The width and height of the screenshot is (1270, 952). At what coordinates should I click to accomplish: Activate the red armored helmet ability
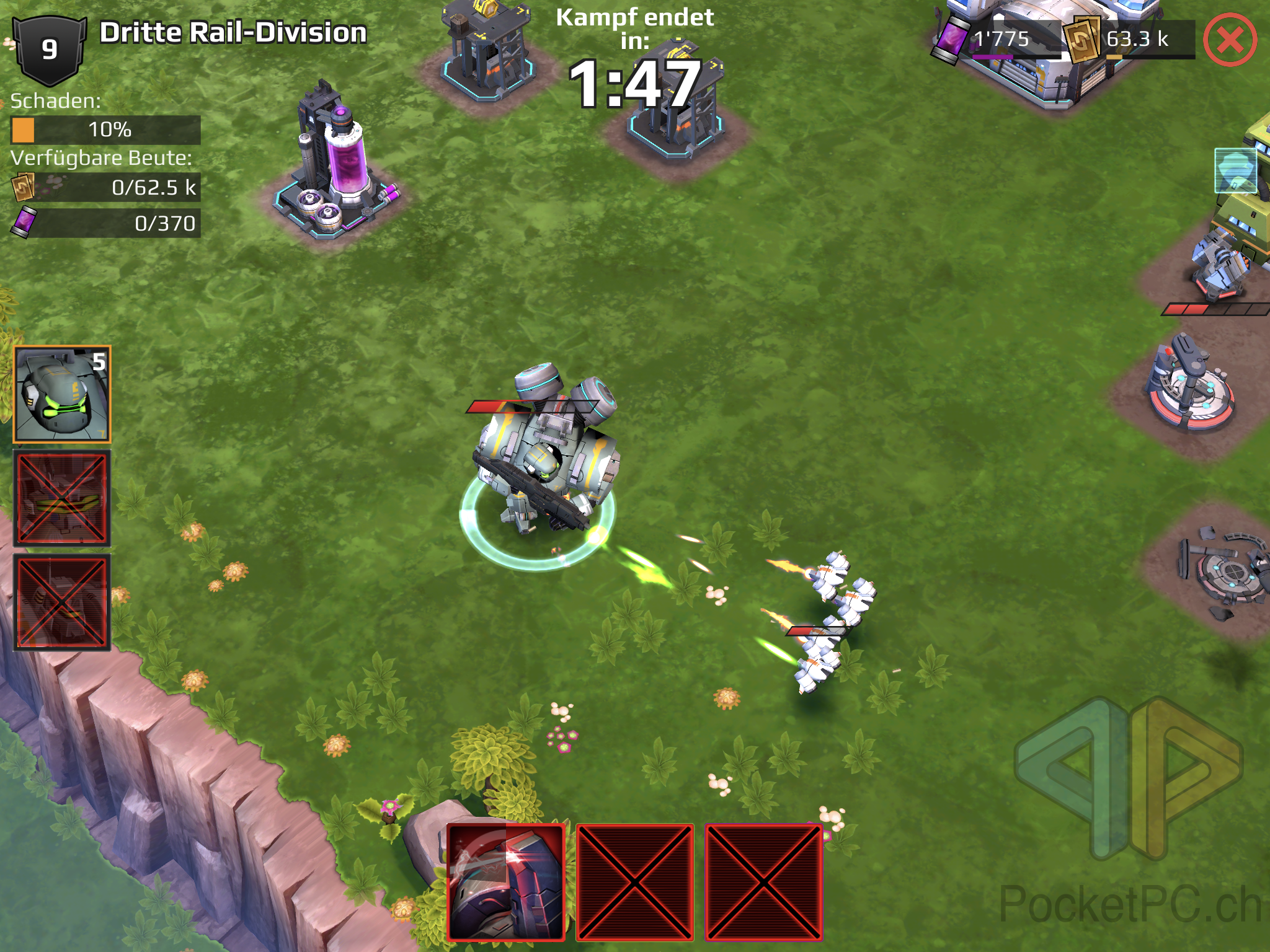(x=506, y=881)
